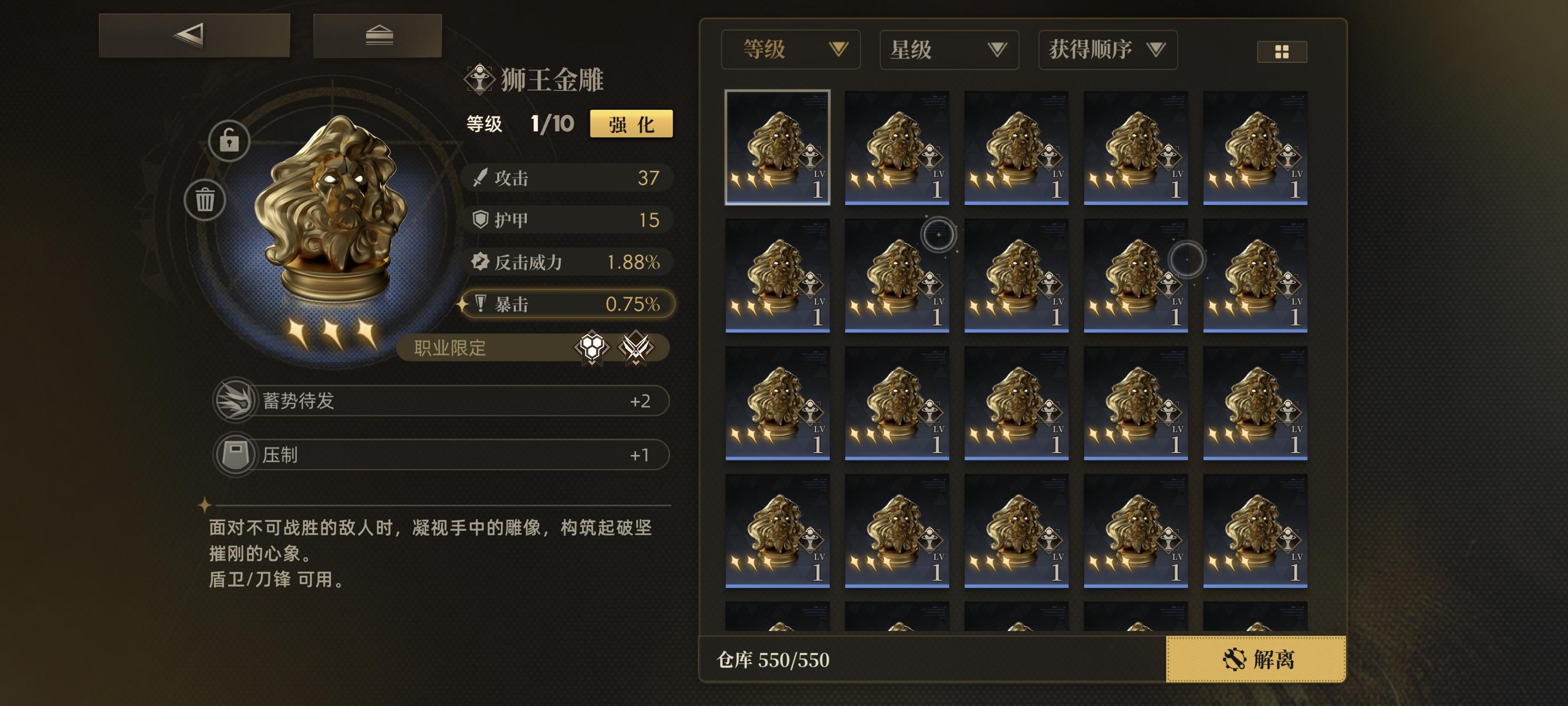Viewport: 1568px width, 706px height.
Task: Click the attack sword icon beside 攻击
Action: coord(480,177)
